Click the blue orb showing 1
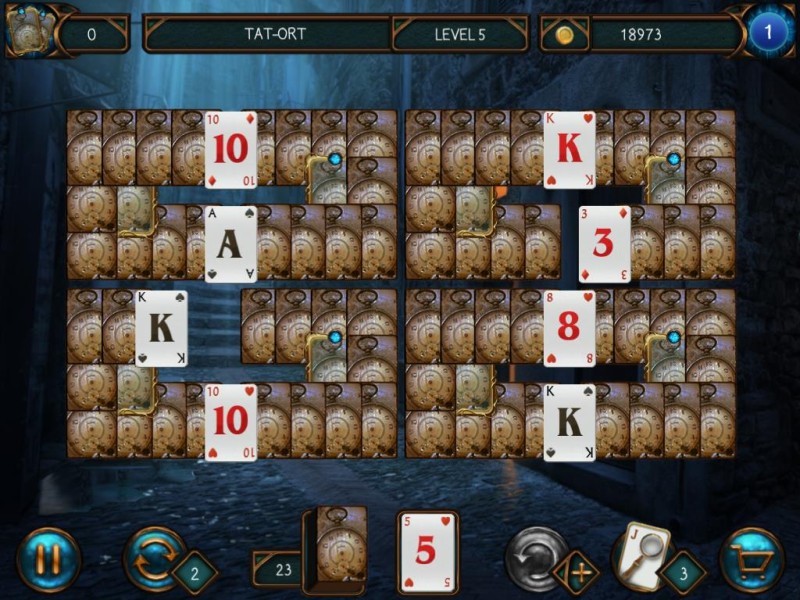The width and height of the screenshot is (800, 600). (x=767, y=33)
